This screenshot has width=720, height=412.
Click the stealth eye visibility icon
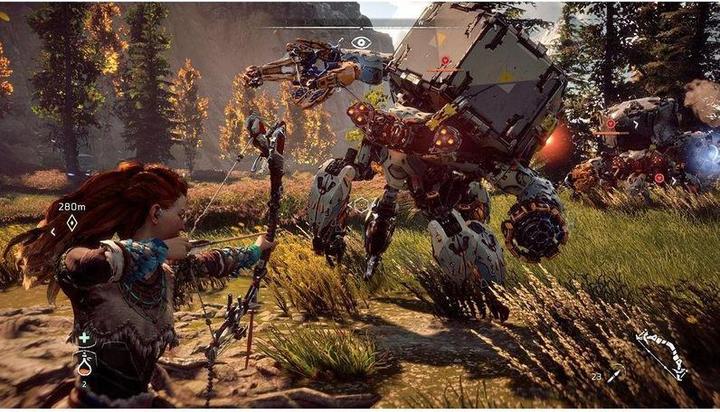pos(361,43)
